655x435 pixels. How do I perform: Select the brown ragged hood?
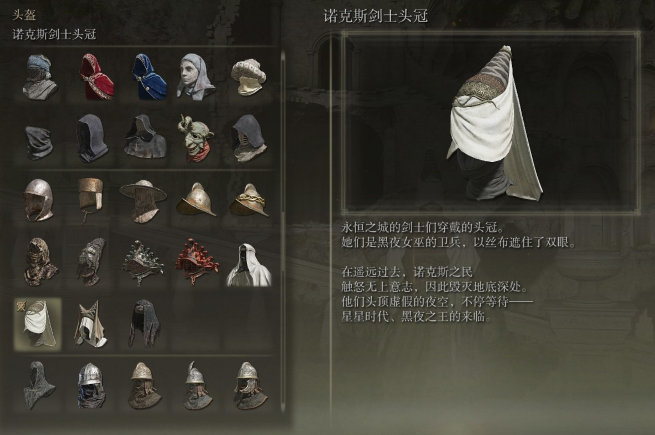[40, 261]
